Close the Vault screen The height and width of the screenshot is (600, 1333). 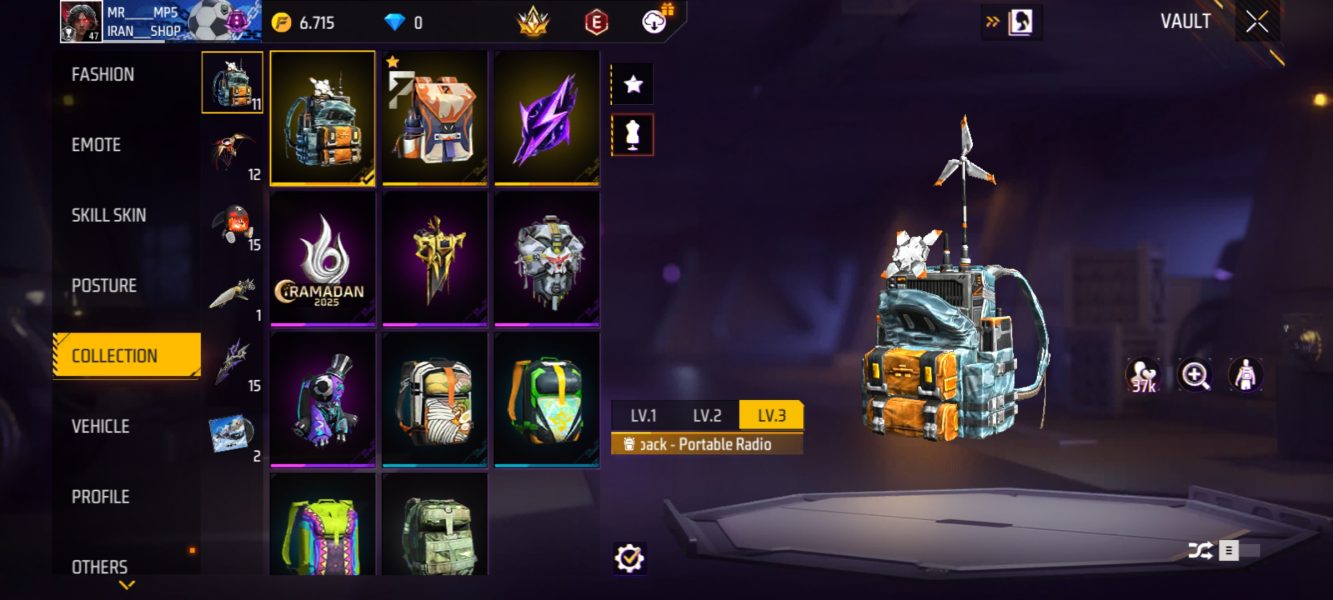[x=1257, y=22]
